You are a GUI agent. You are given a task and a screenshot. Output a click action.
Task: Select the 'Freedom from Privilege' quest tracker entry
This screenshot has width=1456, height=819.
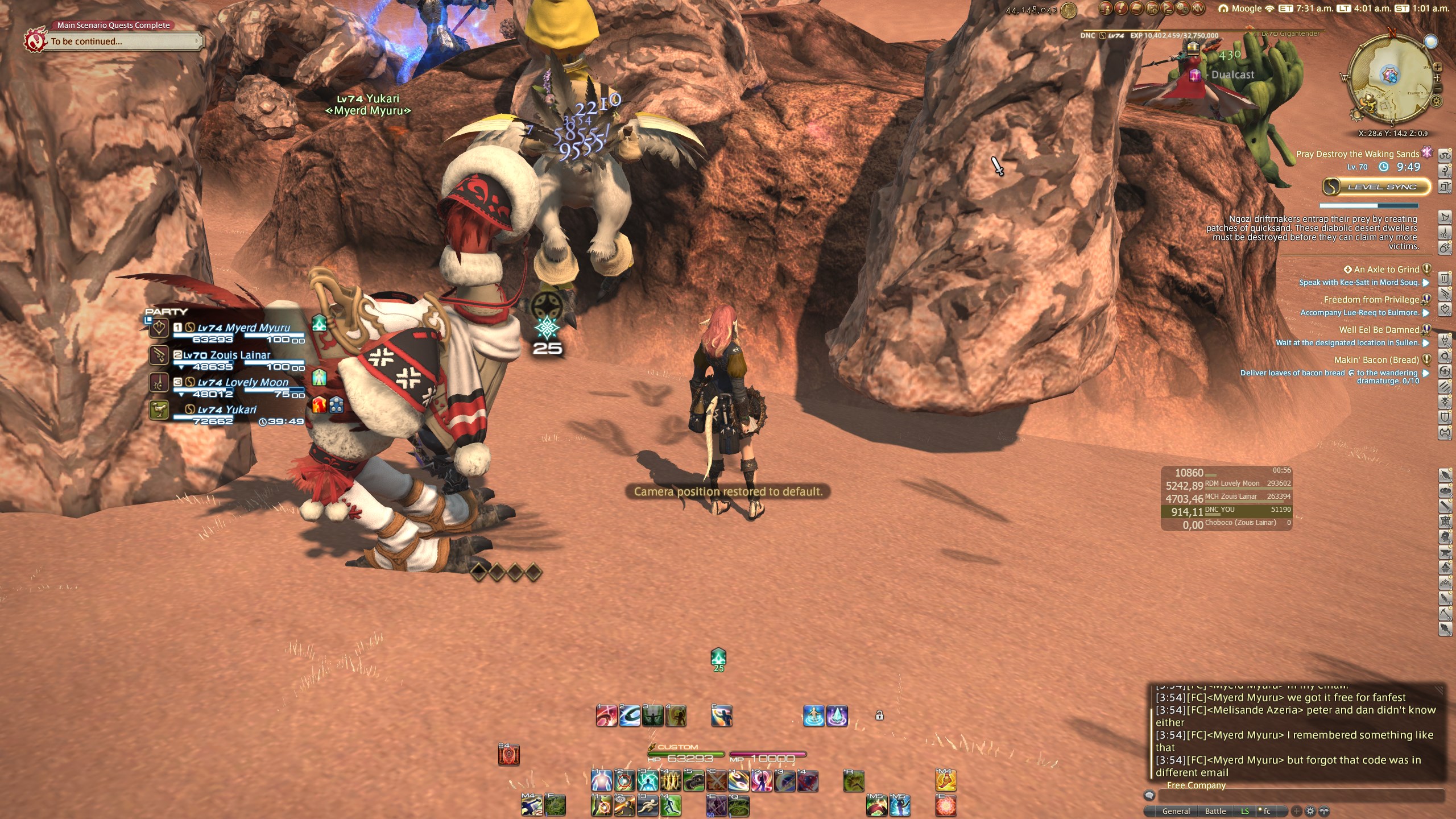[1371, 300]
